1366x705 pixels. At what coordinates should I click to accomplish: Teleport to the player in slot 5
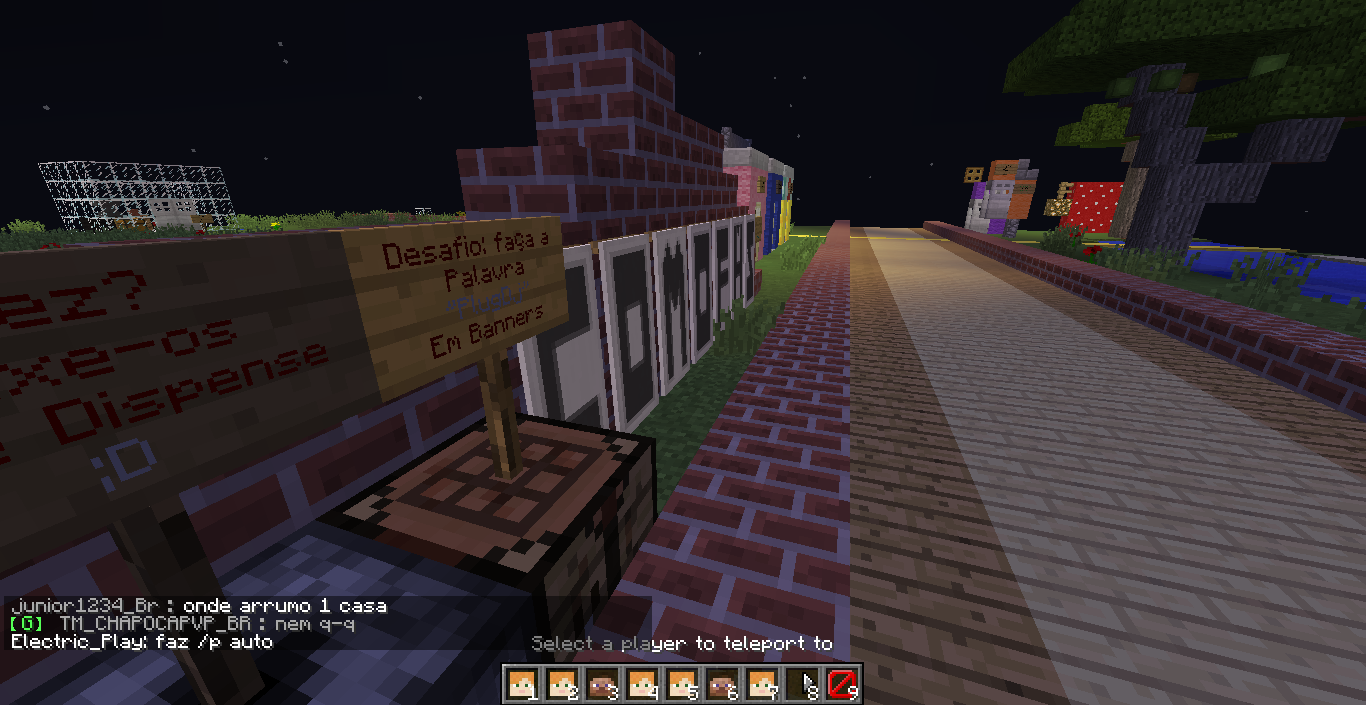[681, 684]
